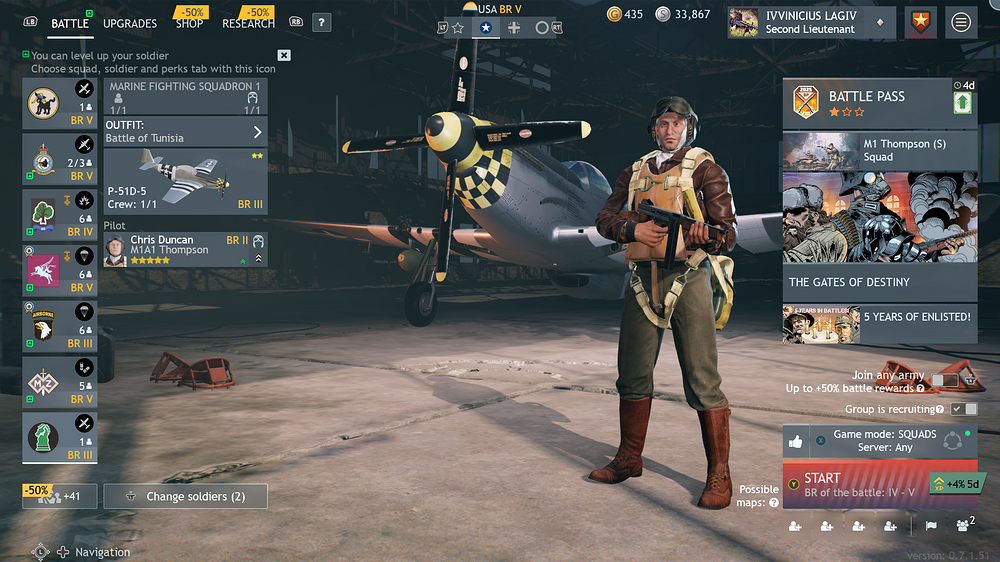Open Change soldiers (2)
The height and width of the screenshot is (562, 1000).
coord(186,496)
